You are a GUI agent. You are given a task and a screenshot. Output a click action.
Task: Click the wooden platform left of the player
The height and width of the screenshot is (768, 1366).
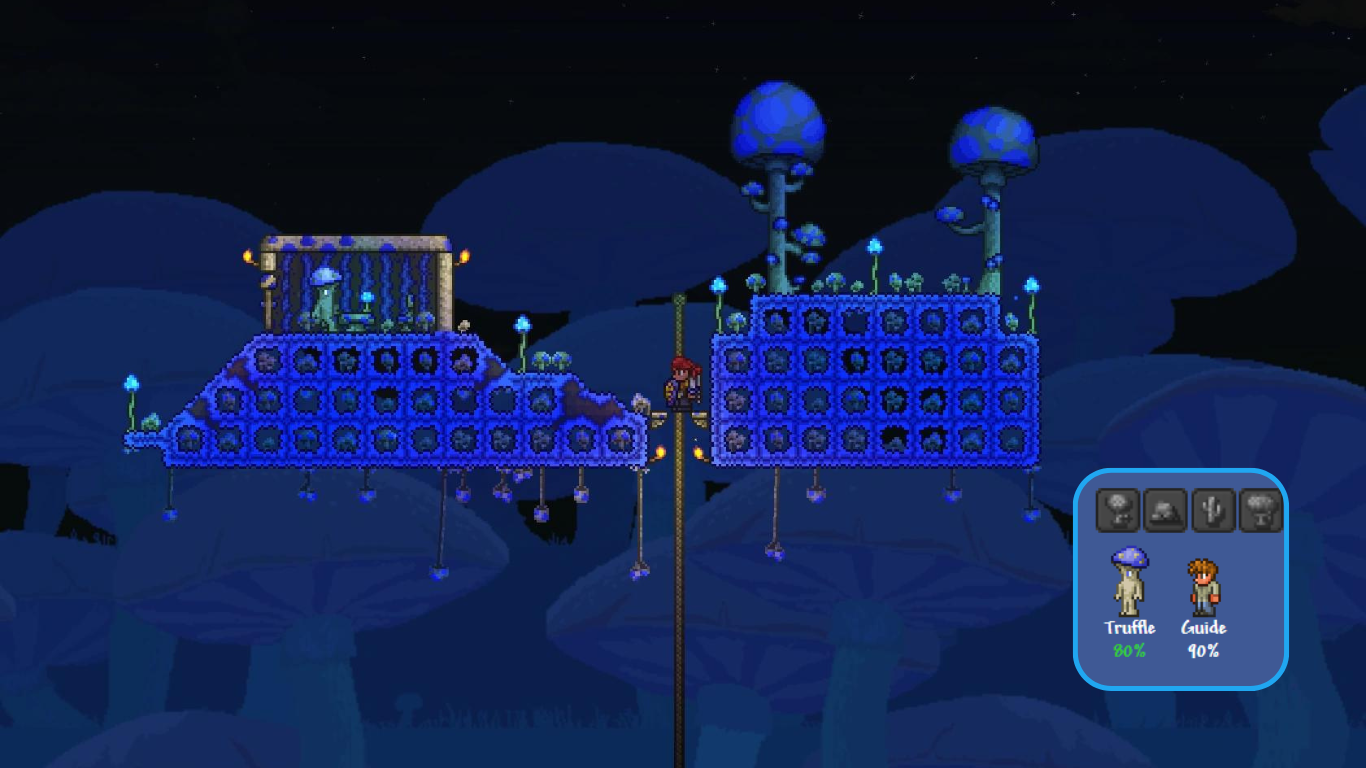[660, 418]
